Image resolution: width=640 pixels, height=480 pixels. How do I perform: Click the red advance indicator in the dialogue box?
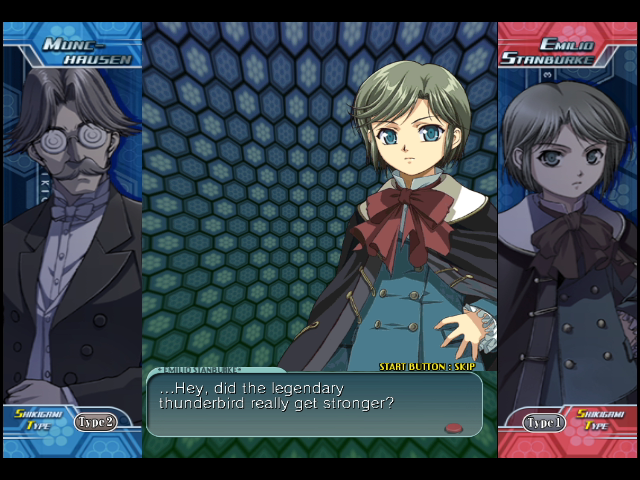[x=453, y=428]
